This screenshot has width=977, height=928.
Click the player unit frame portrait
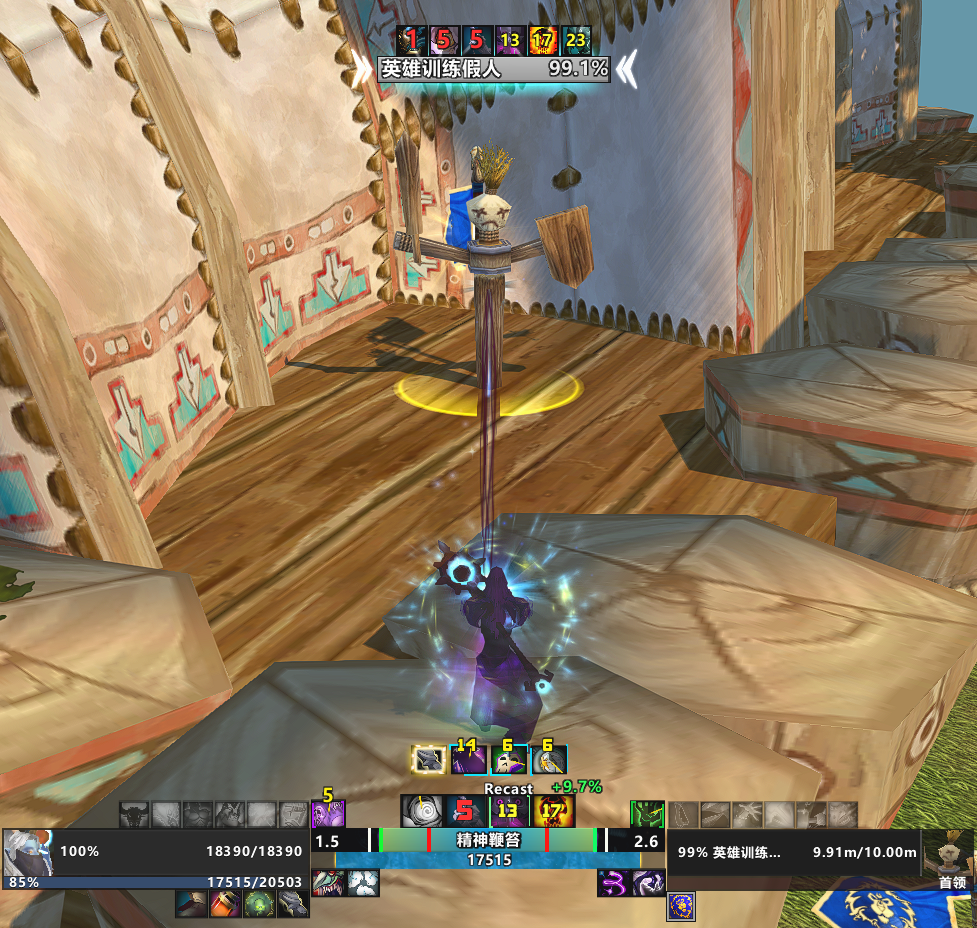click(x=29, y=853)
